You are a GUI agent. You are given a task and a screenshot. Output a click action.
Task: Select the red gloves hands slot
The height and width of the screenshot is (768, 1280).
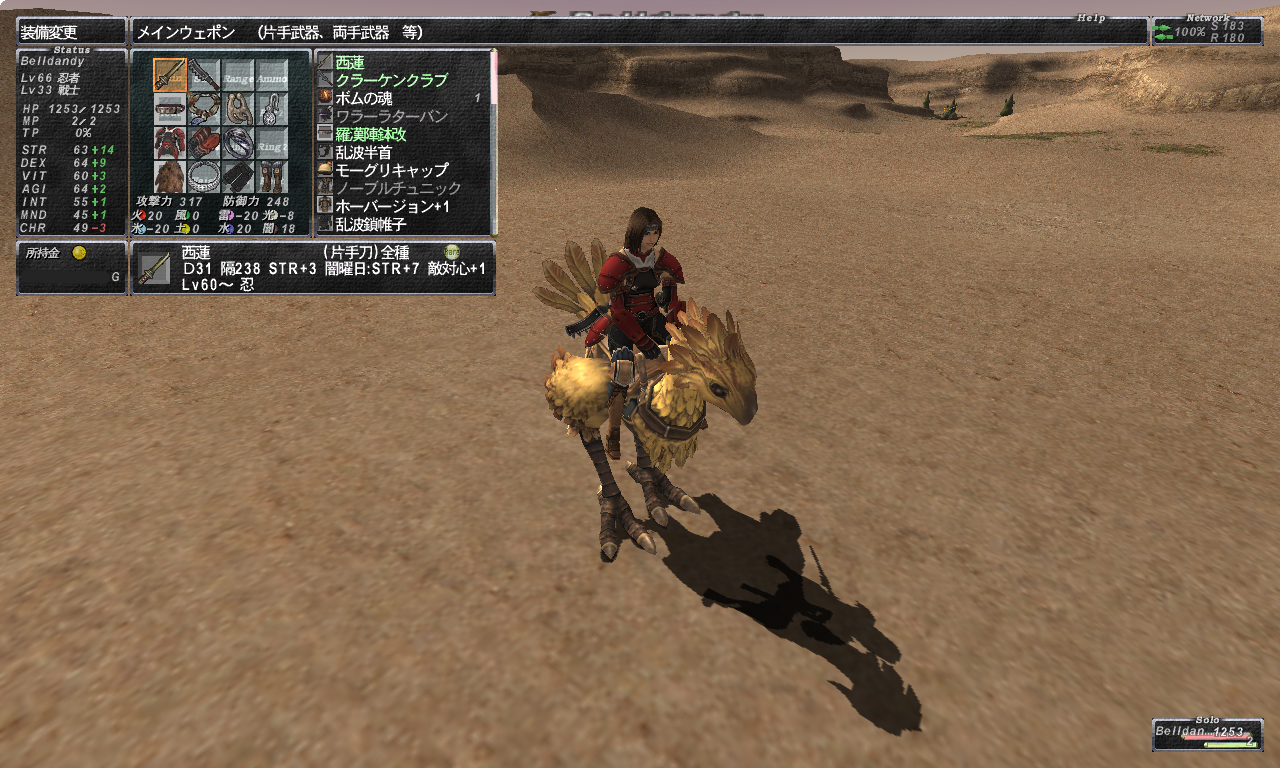[204, 143]
